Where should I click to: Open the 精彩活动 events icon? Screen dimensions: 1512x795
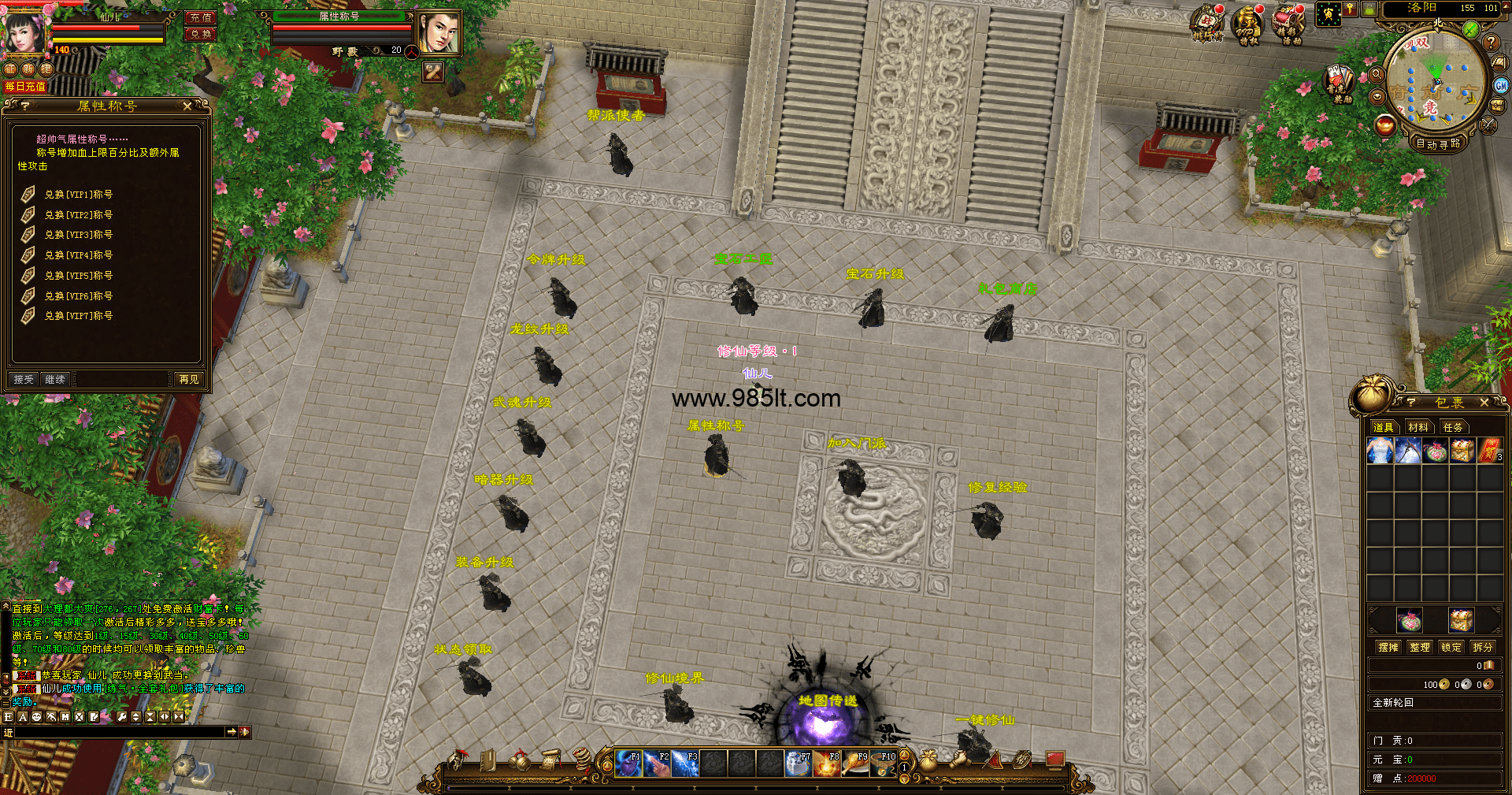point(1289,25)
